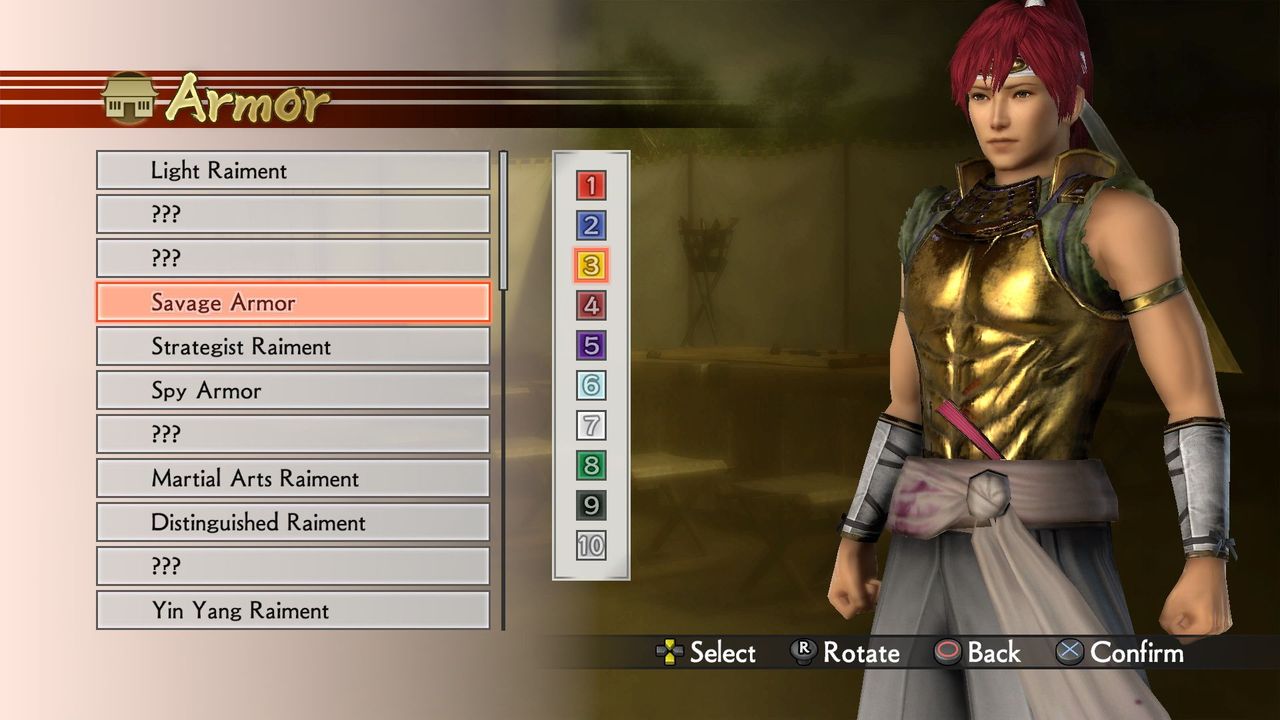The image size is (1280, 720).
Task: Choose the Light Raiment armor
Action: pyautogui.click(x=292, y=170)
